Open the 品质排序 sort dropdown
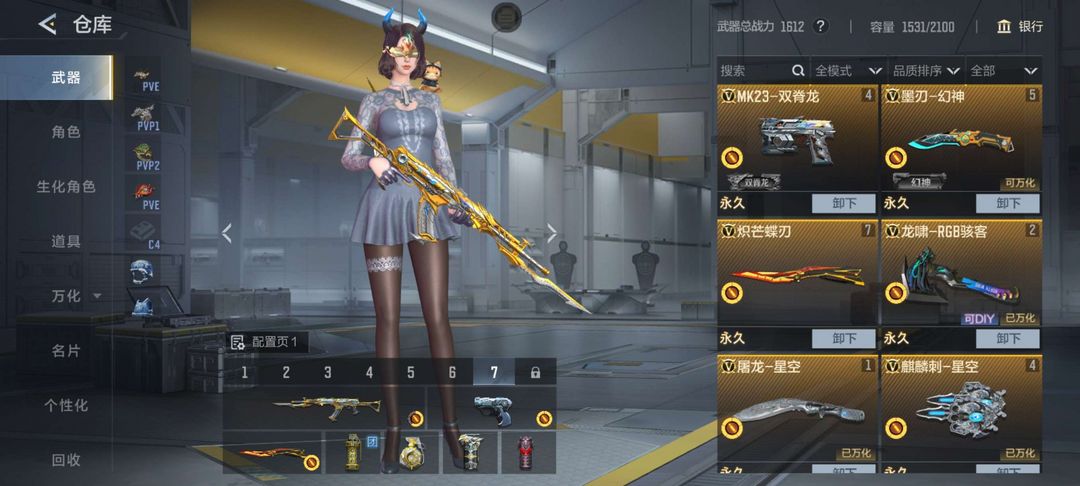Screen dimensions: 1080x486 point(925,71)
